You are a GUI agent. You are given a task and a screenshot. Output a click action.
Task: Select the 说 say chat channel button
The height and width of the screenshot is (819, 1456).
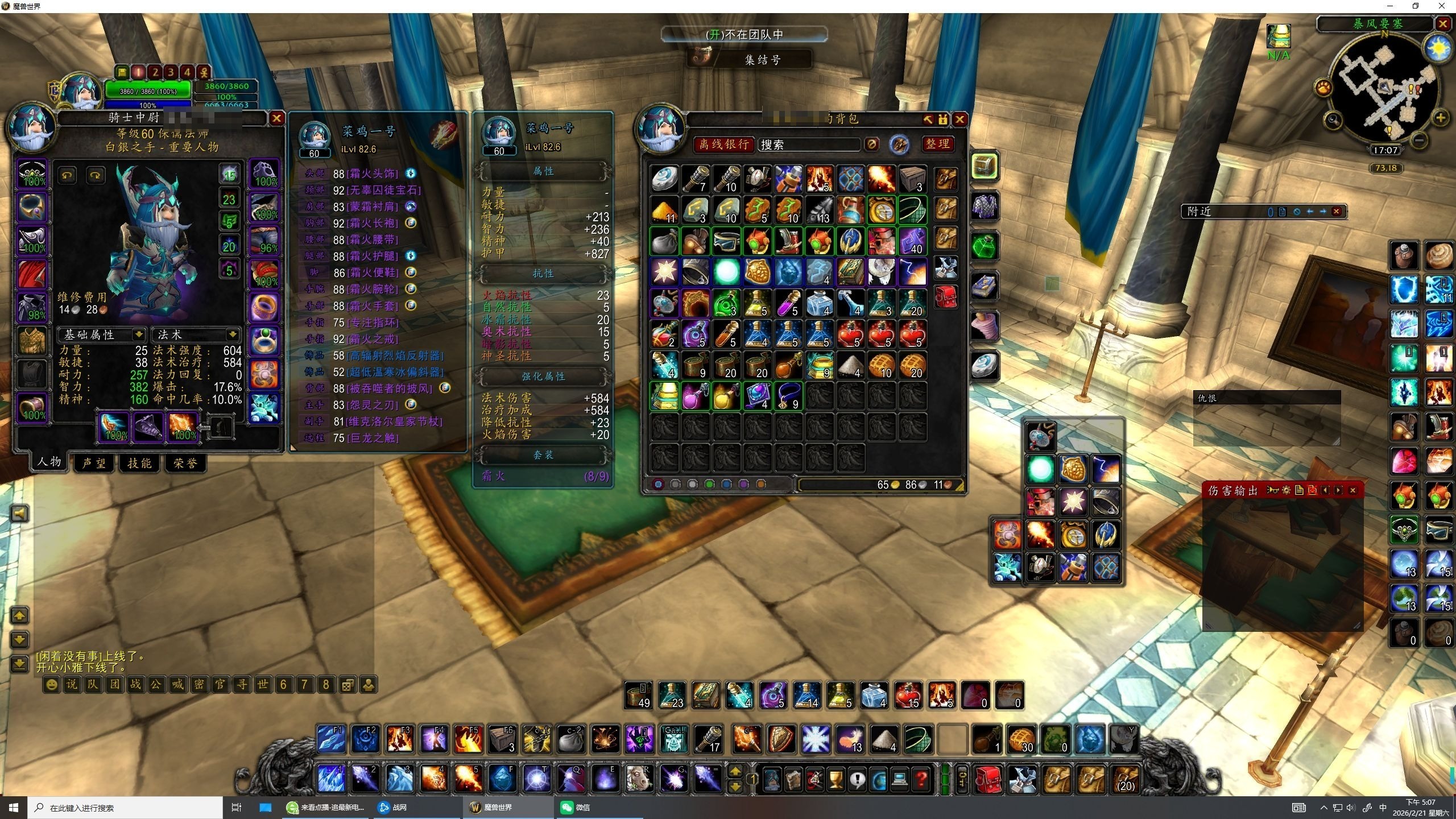[72, 684]
